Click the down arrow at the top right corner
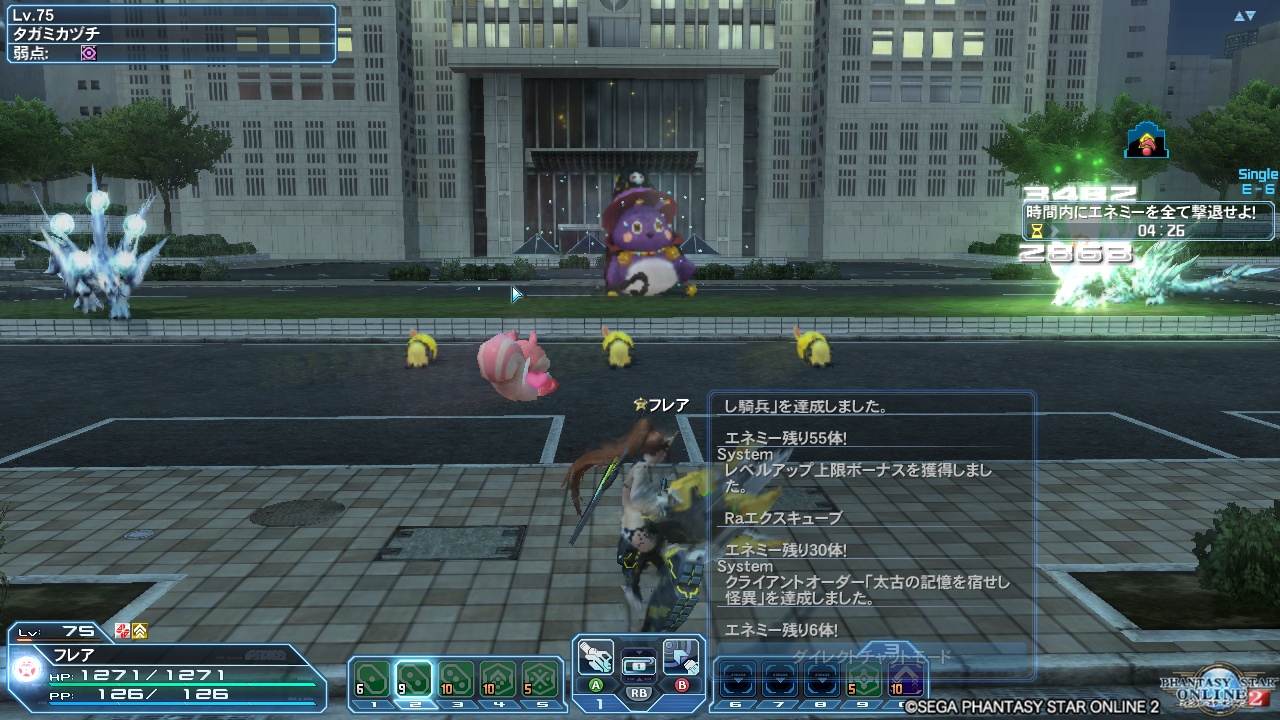Image resolution: width=1280 pixels, height=720 pixels. point(1251,14)
